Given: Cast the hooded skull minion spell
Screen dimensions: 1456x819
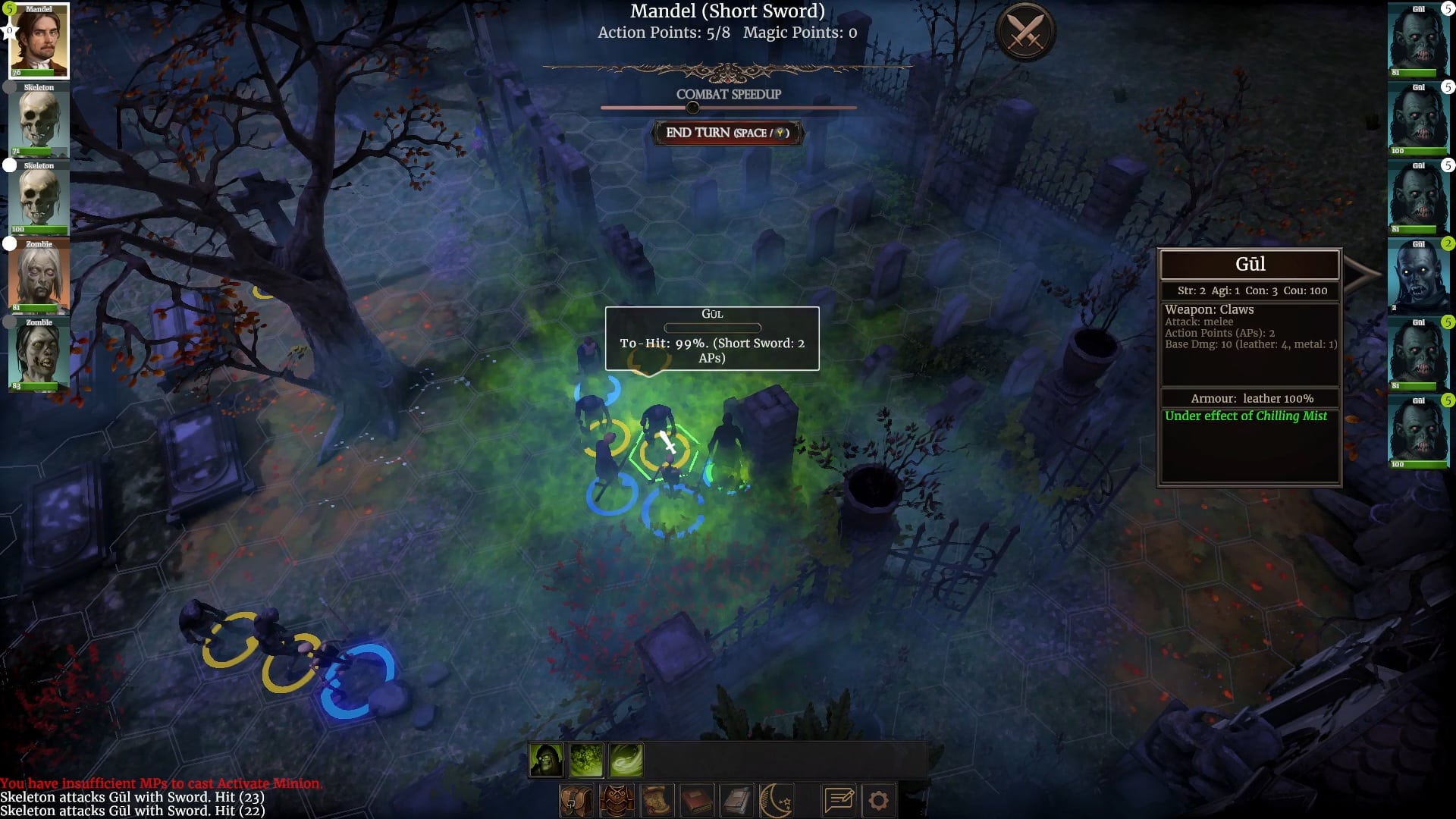Looking at the screenshot, I should (x=546, y=760).
